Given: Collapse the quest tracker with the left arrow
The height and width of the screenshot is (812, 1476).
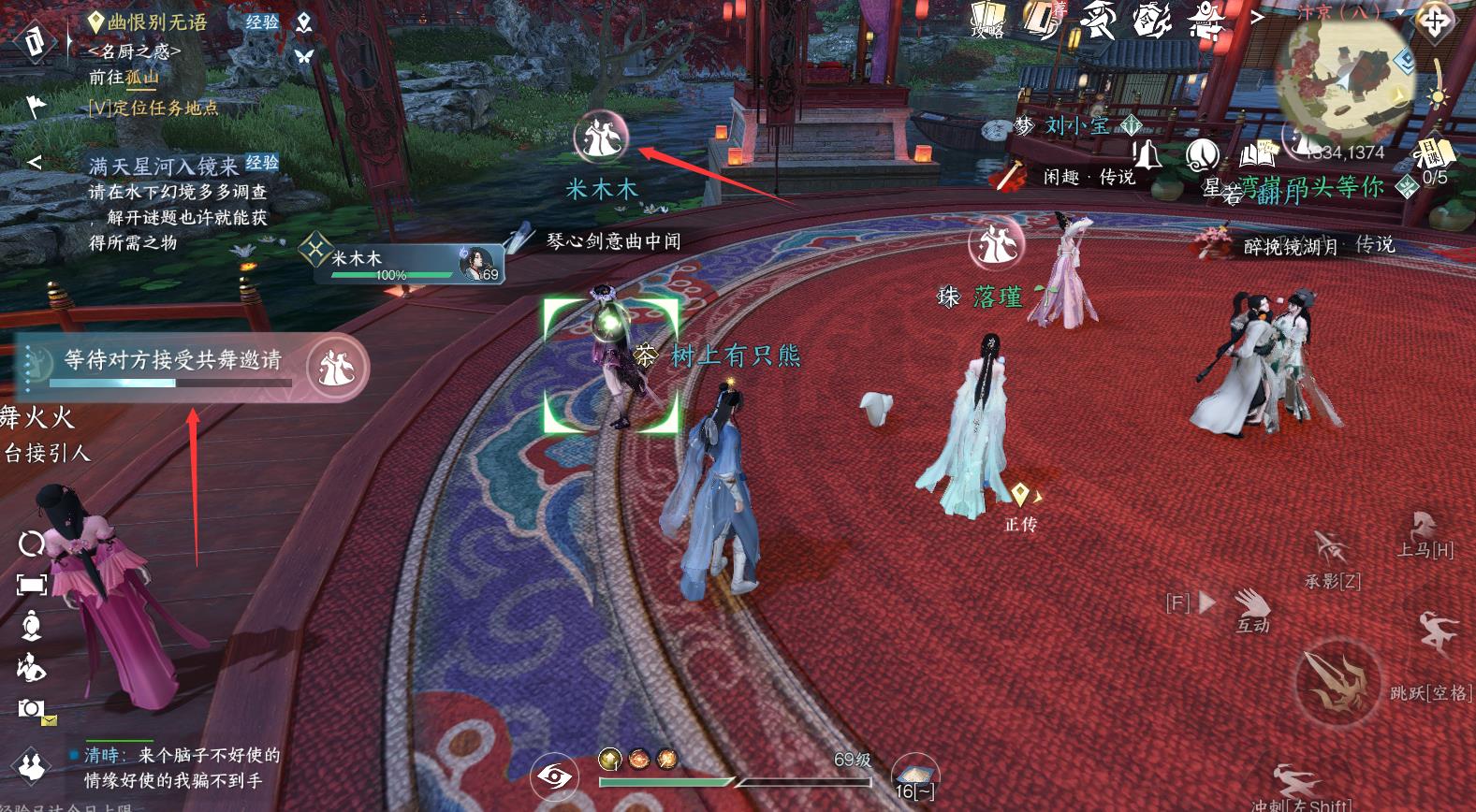Looking at the screenshot, I should tap(35, 163).
